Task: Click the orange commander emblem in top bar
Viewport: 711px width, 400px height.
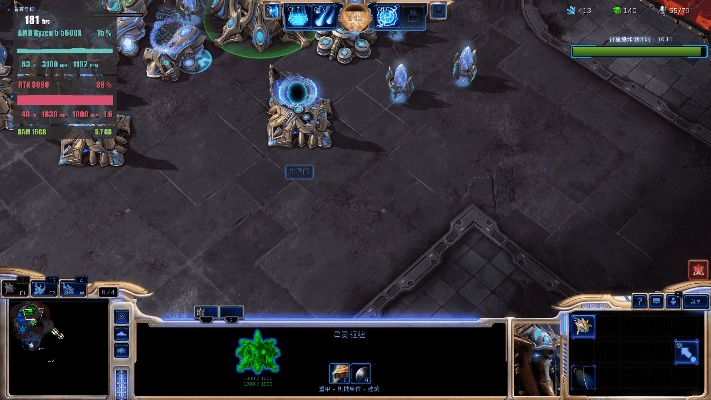Action: point(353,16)
